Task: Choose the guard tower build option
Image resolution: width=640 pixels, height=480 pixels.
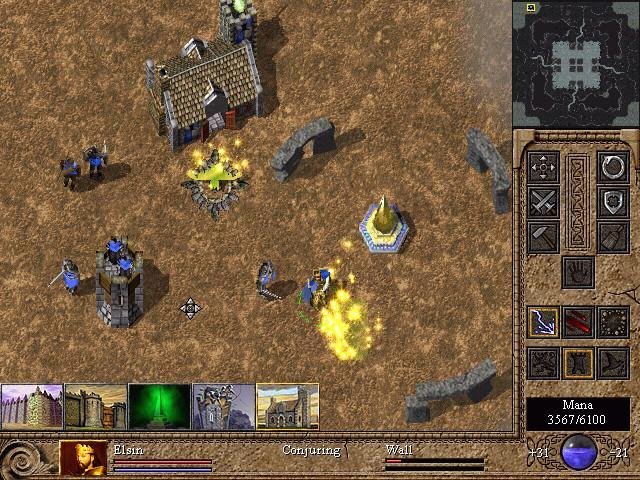Action: (224, 406)
